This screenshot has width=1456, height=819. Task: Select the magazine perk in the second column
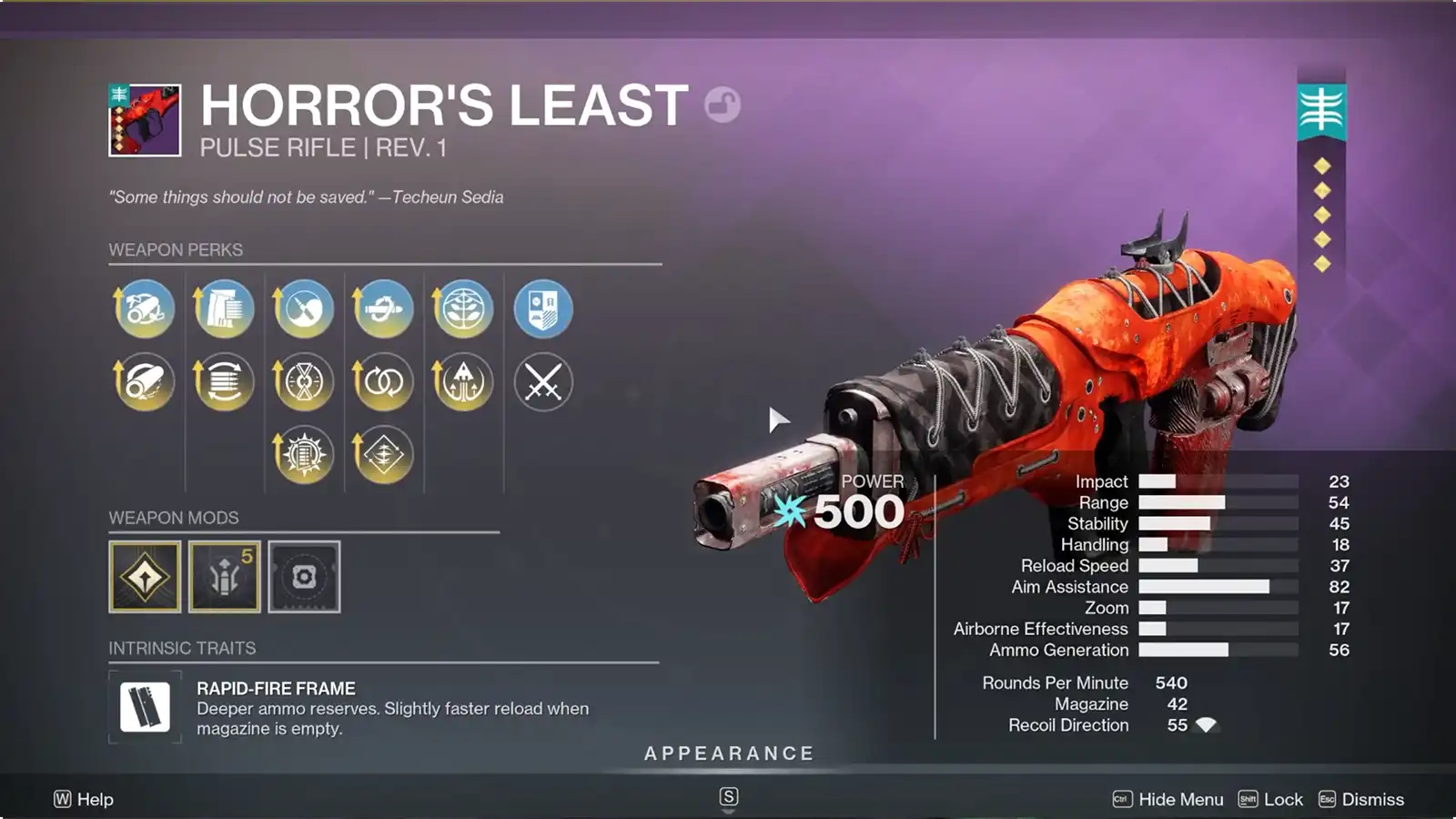point(223,381)
